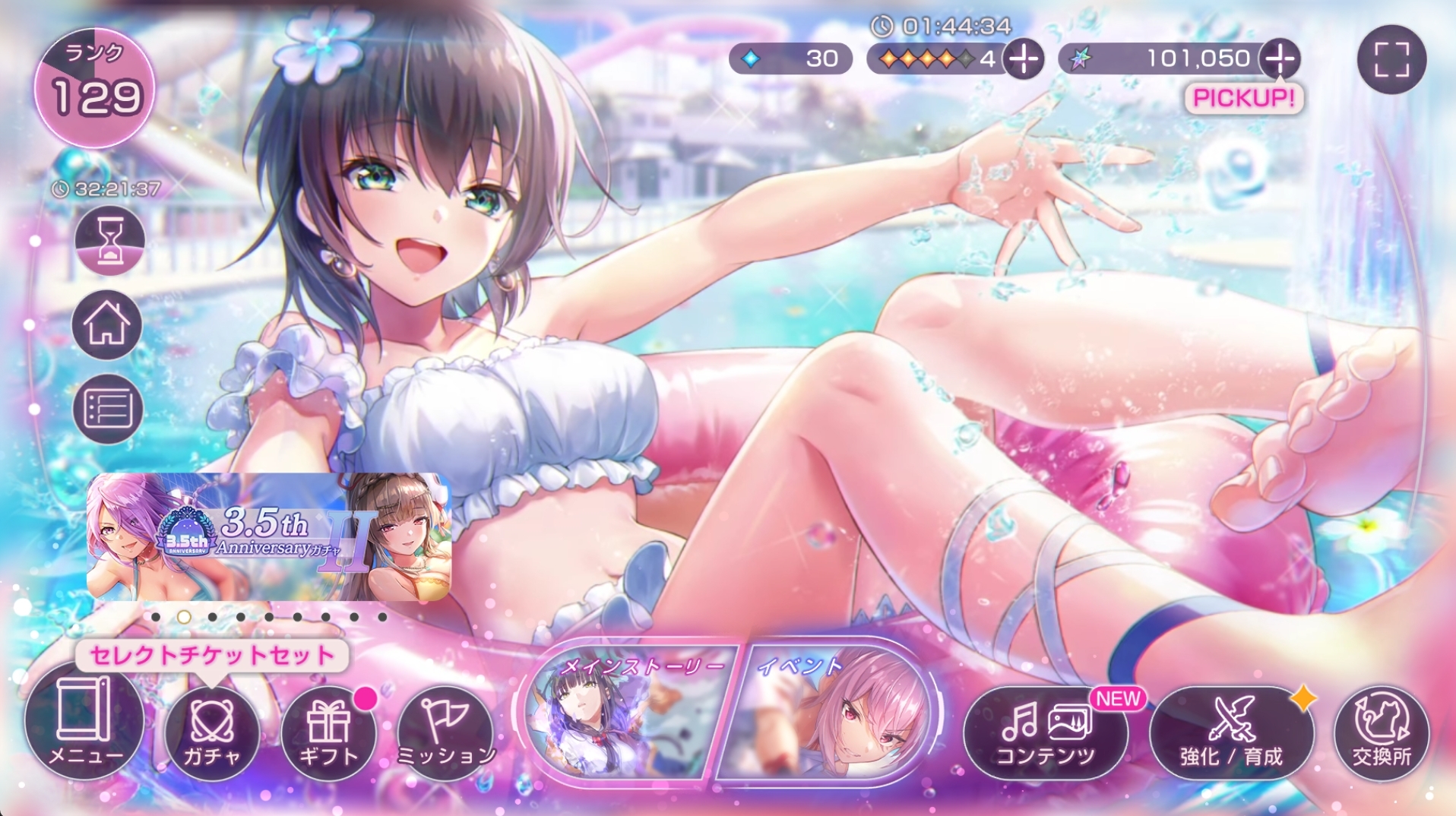Open the ギフト gift box
This screenshot has width=1456, height=816.
(x=328, y=732)
